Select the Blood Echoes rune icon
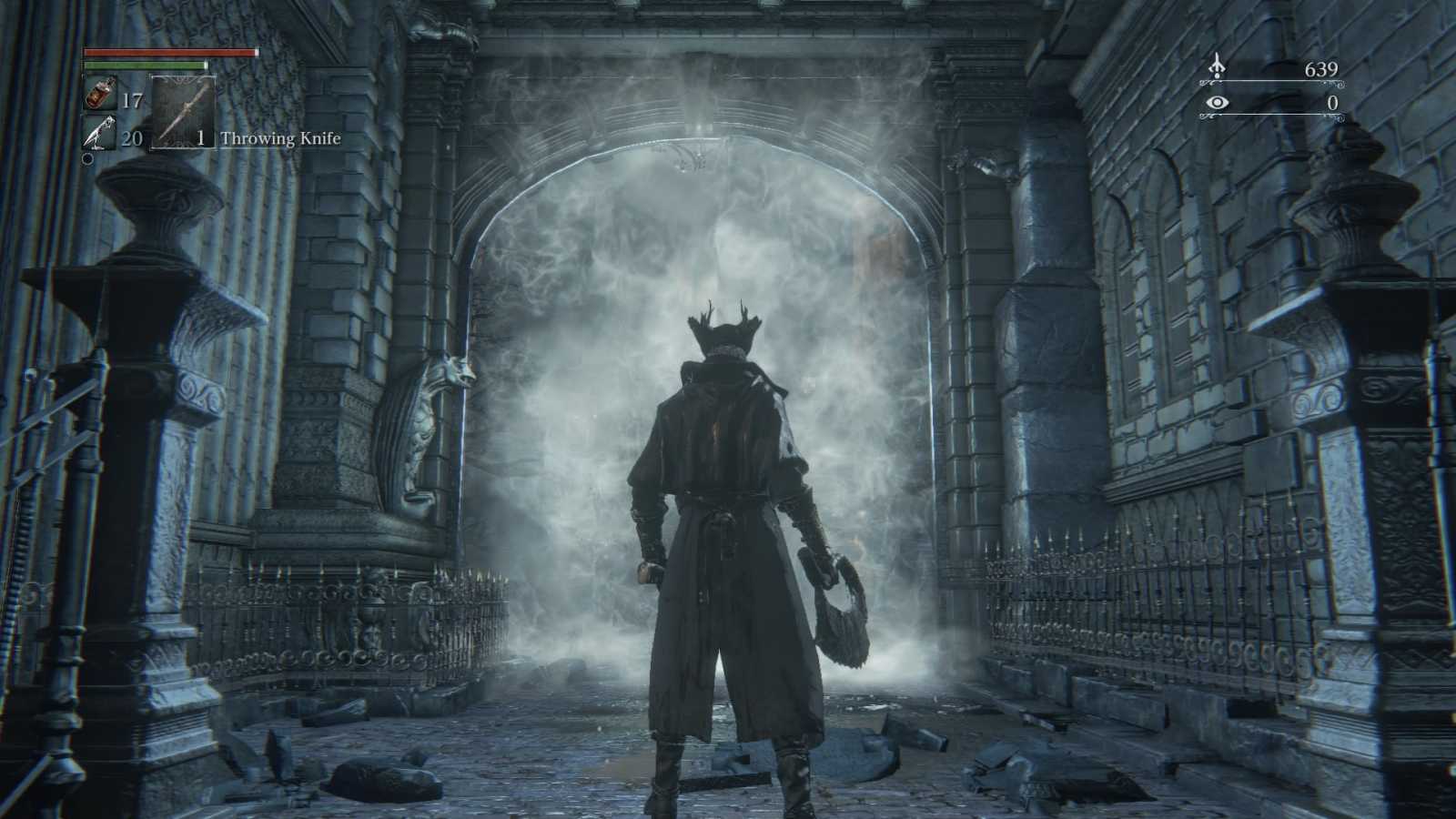Image resolution: width=1456 pixels, height=819 pixels. coord(1218,67)
